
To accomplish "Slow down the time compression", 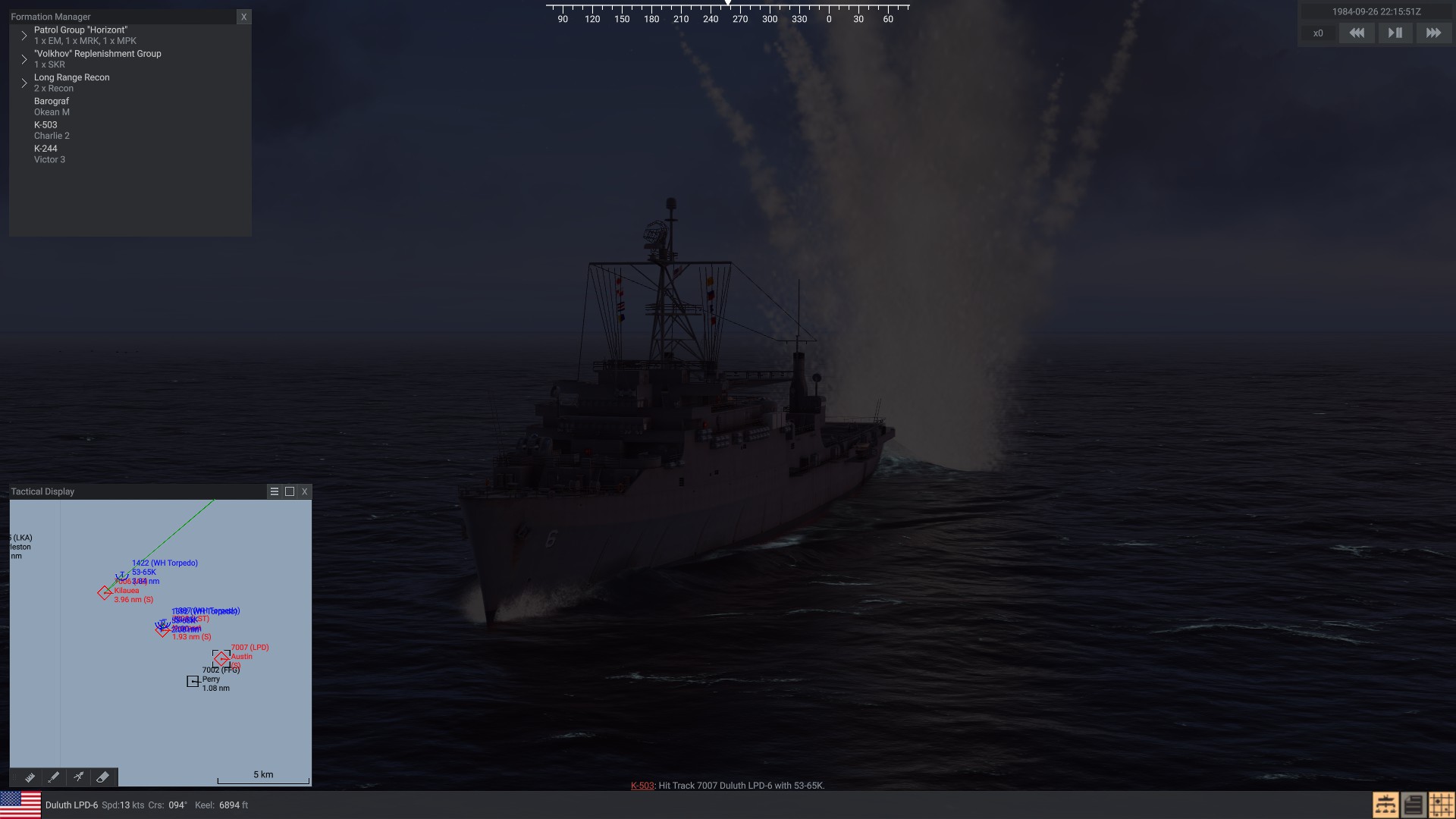I will (1357, 33).
